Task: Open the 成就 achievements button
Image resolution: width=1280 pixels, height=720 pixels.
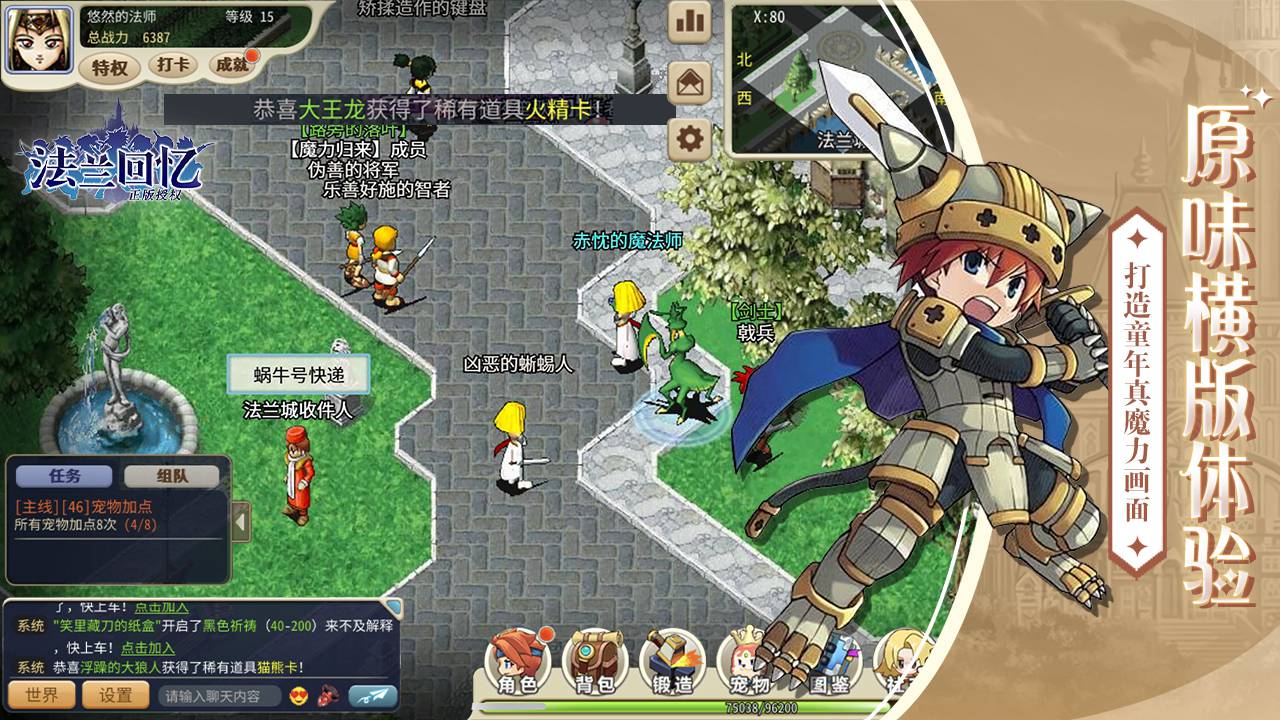Action: tap(231, 65)
